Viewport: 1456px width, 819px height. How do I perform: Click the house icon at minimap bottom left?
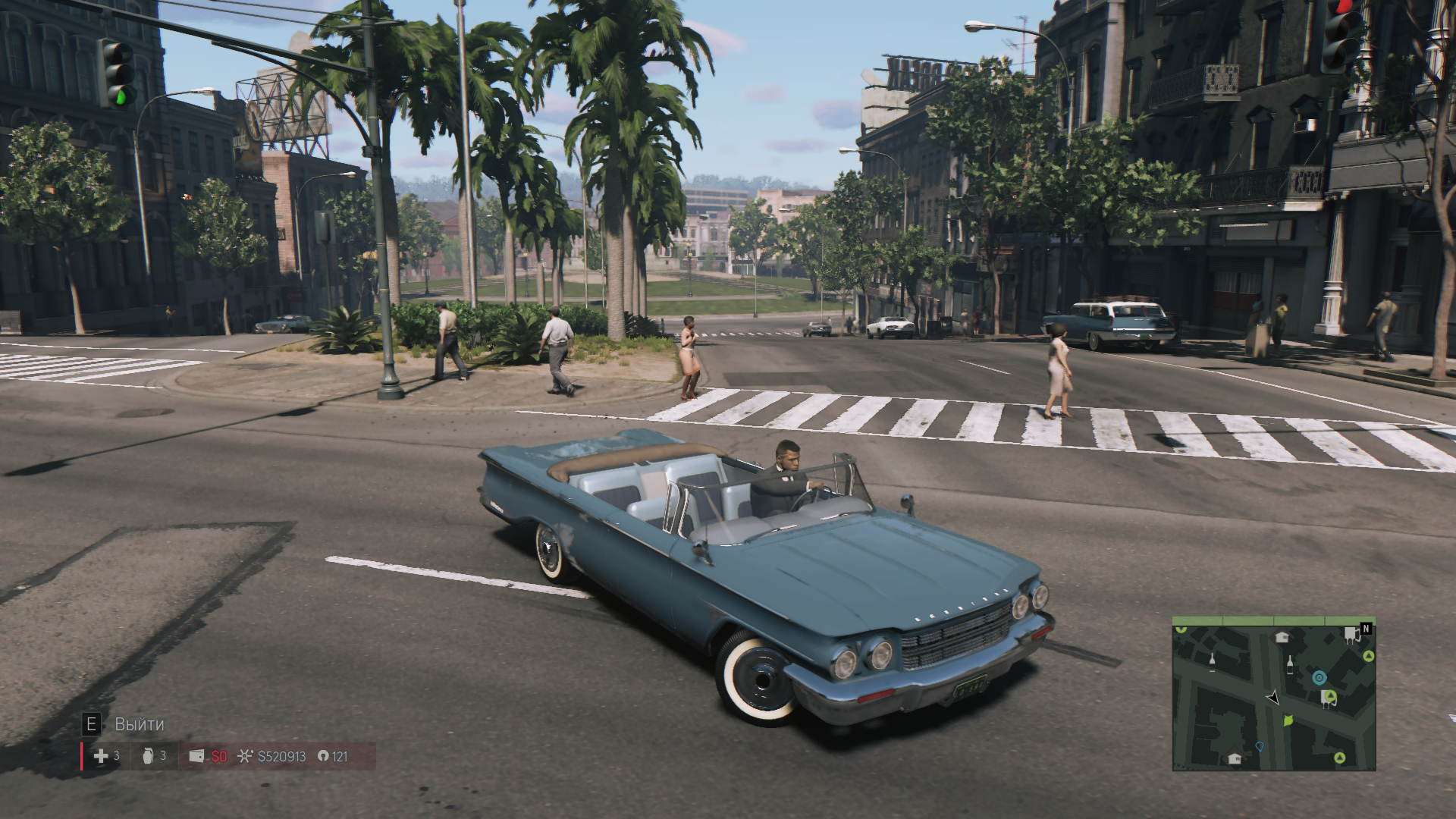pos(1234,759)
